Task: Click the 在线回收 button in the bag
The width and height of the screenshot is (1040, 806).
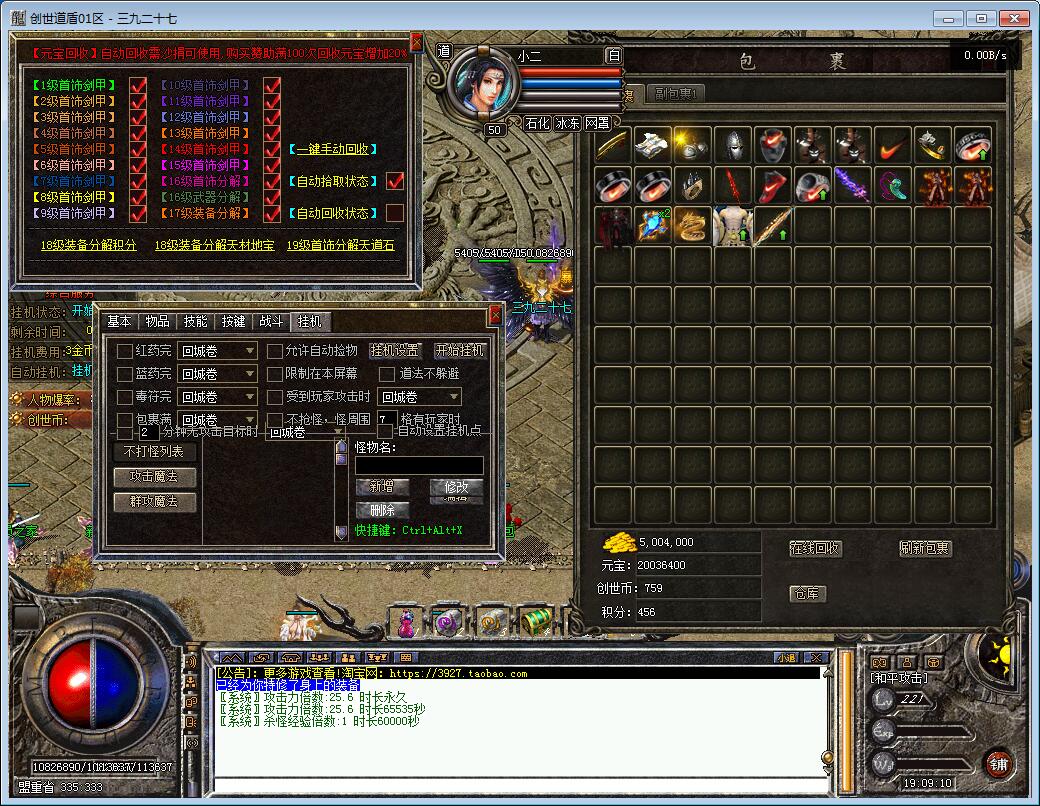Action: 815,549
